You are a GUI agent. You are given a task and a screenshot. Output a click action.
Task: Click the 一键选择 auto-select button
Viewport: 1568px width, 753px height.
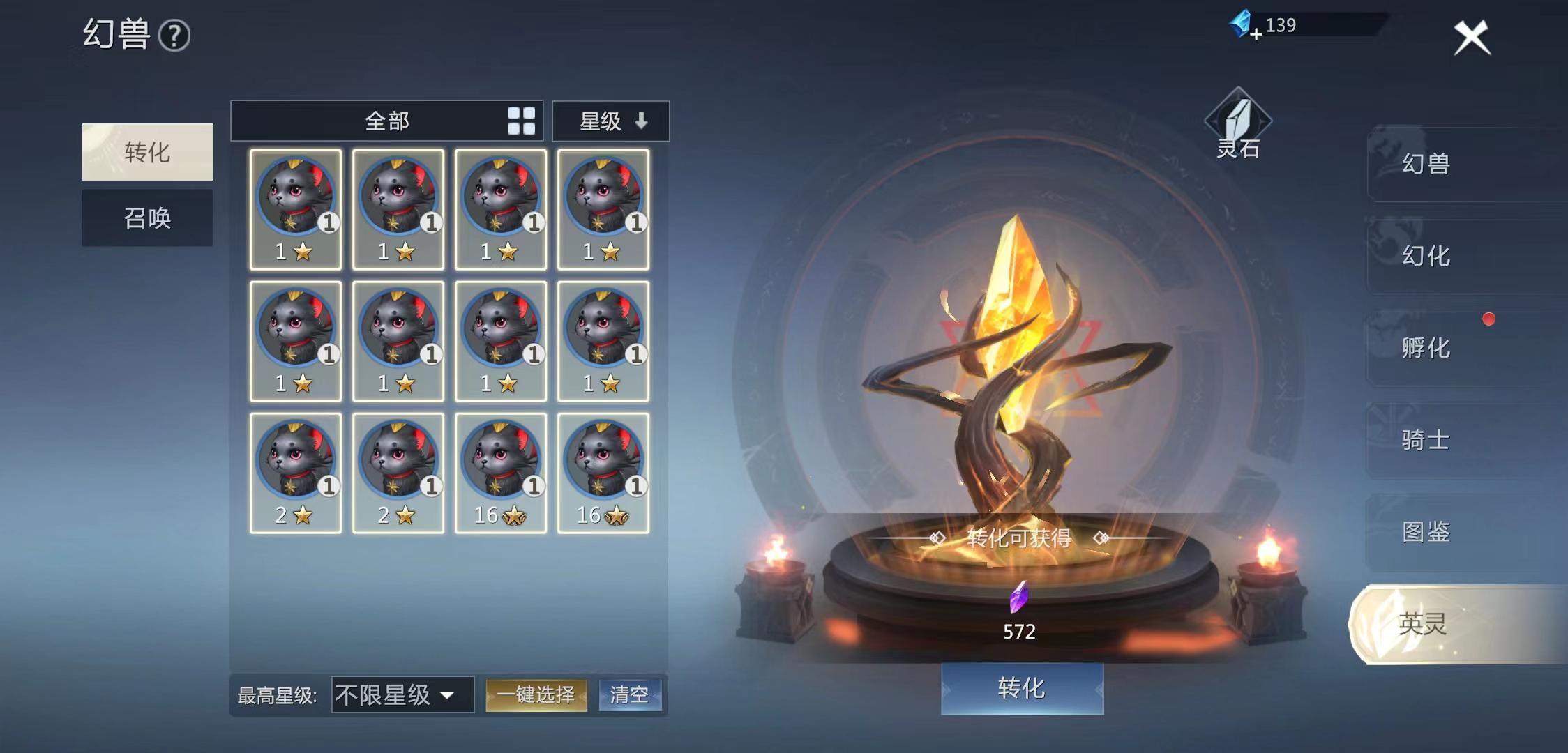(536, 694)
